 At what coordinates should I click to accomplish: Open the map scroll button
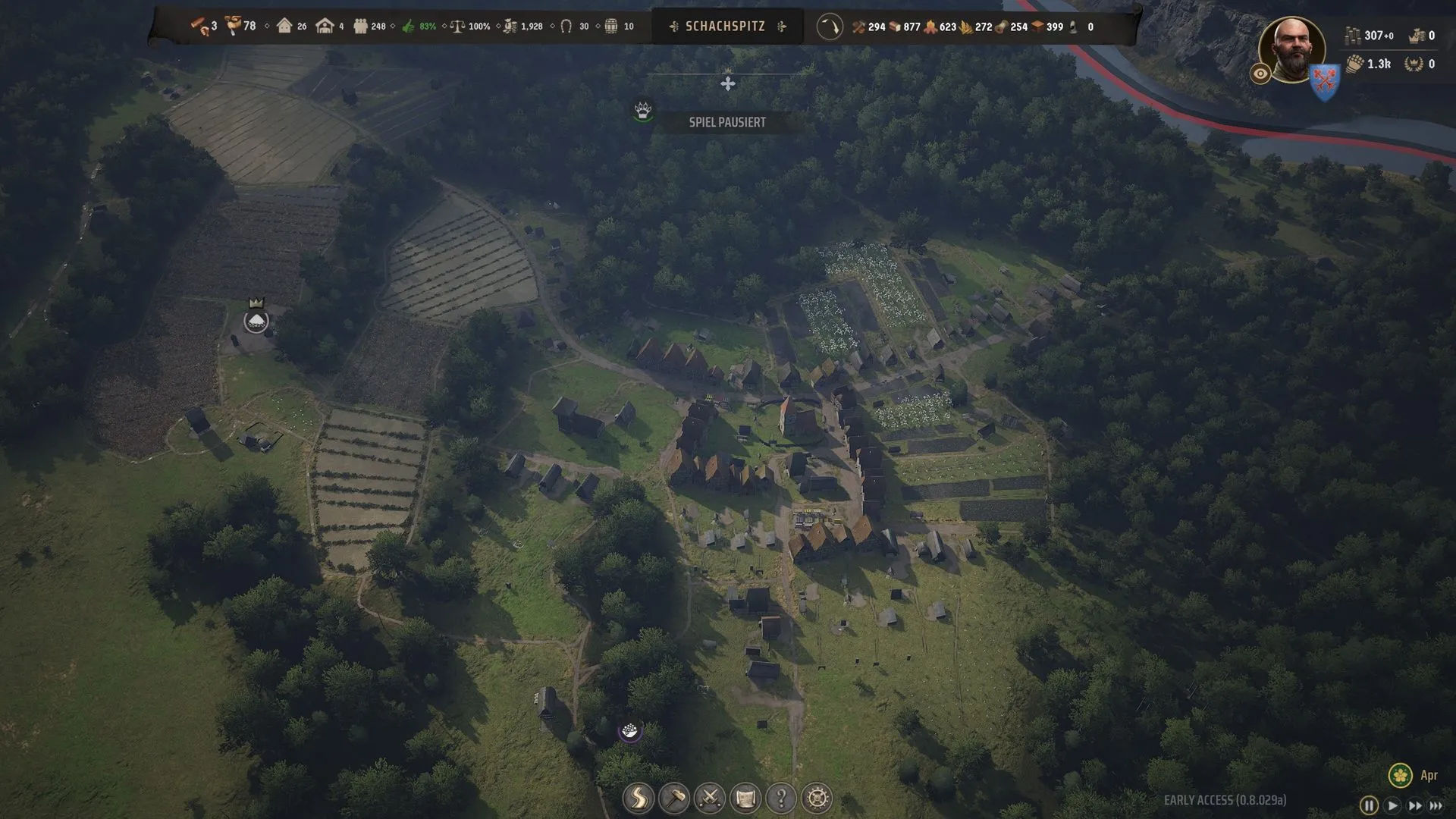[x=745, y=798]
